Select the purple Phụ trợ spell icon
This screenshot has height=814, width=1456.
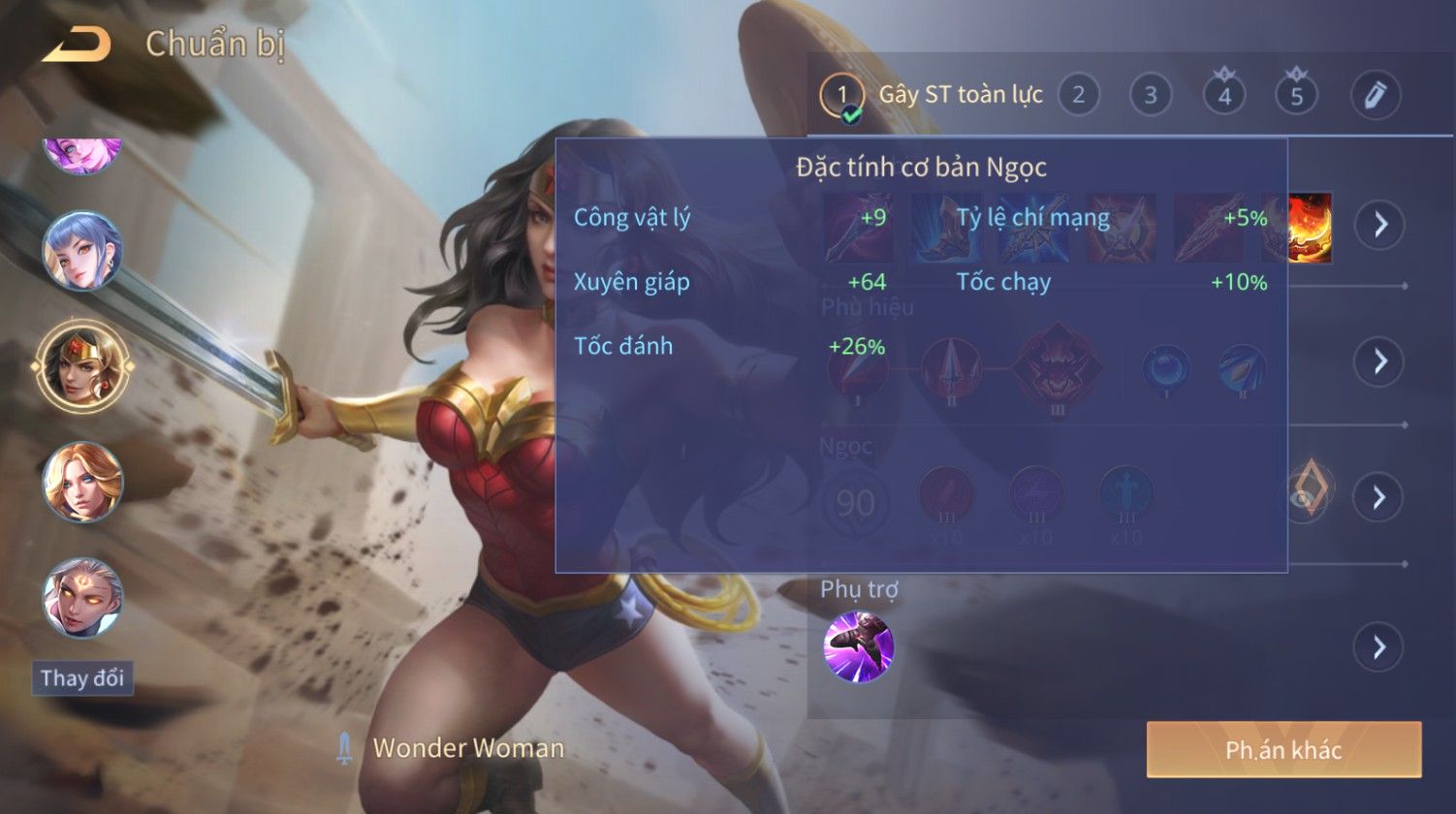pos(858,646)
